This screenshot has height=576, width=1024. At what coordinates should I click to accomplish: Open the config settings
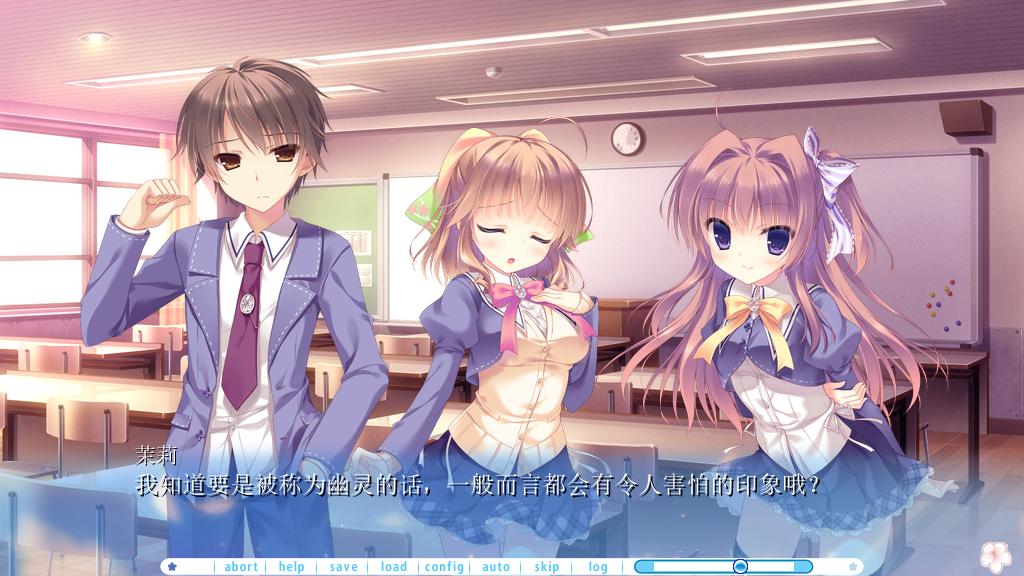click(x=444, y=567)
